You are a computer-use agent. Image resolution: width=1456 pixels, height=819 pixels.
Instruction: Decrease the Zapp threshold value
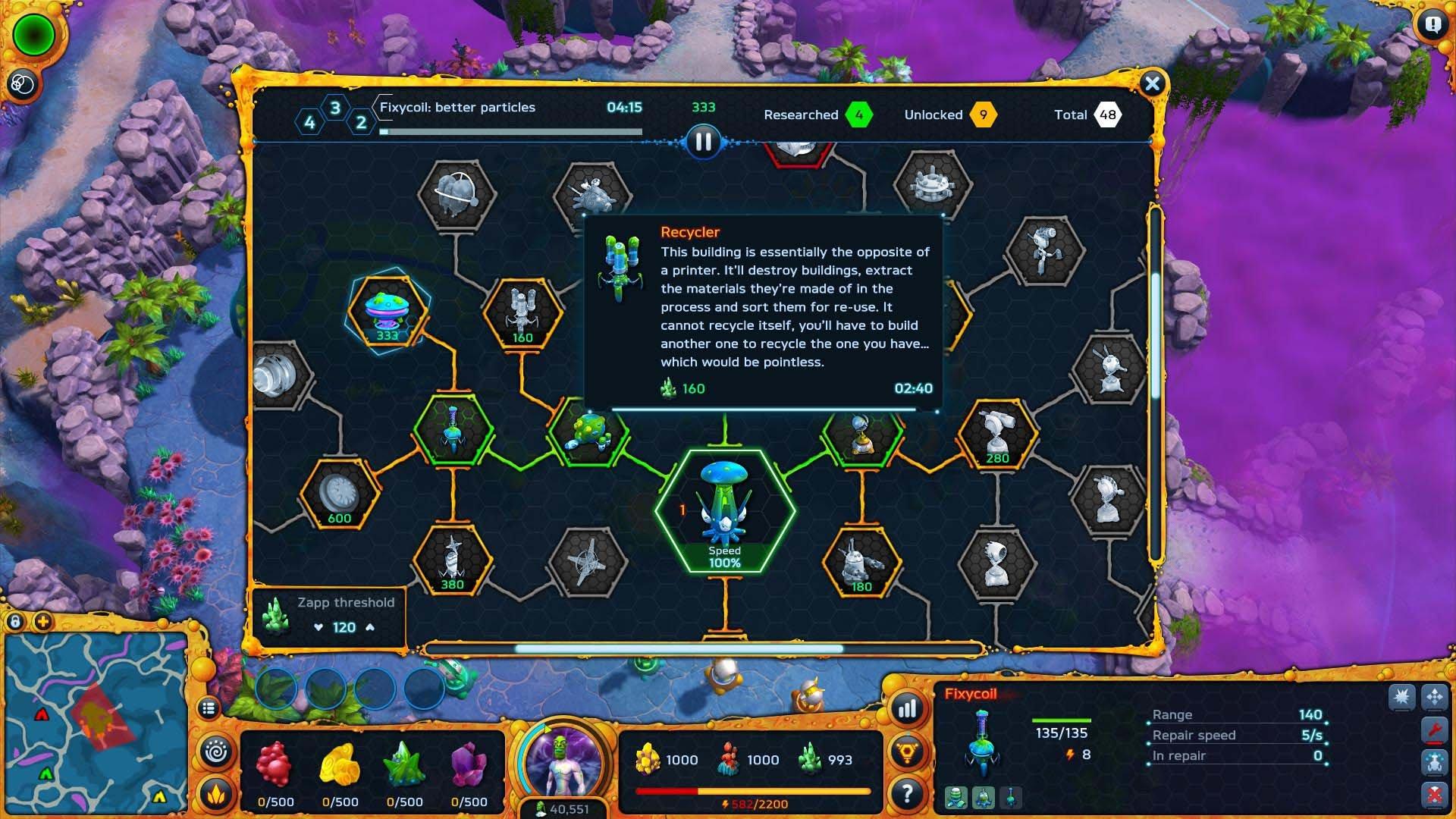(x=319, y=627)
